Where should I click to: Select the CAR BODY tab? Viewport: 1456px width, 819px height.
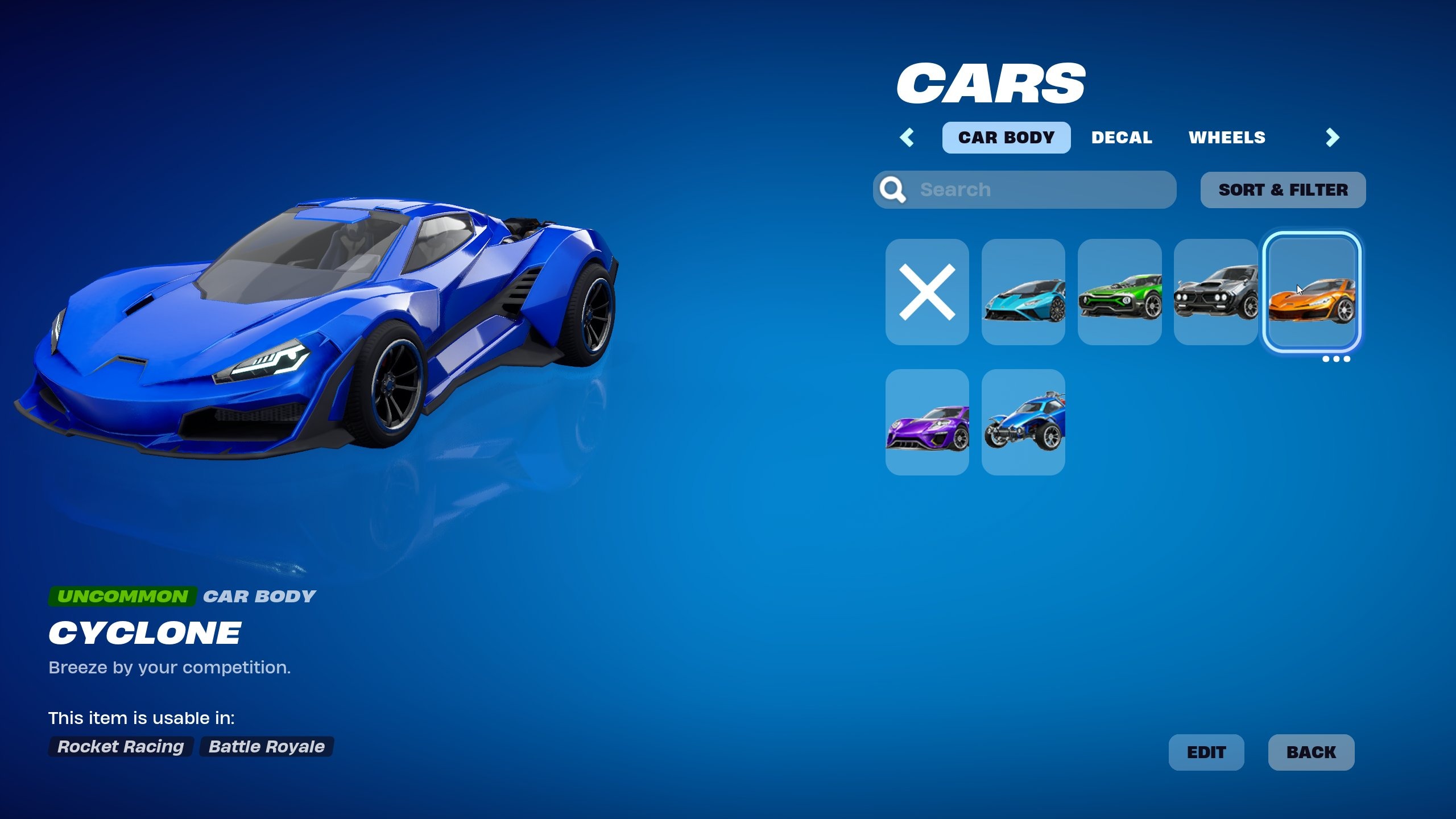1006,137
